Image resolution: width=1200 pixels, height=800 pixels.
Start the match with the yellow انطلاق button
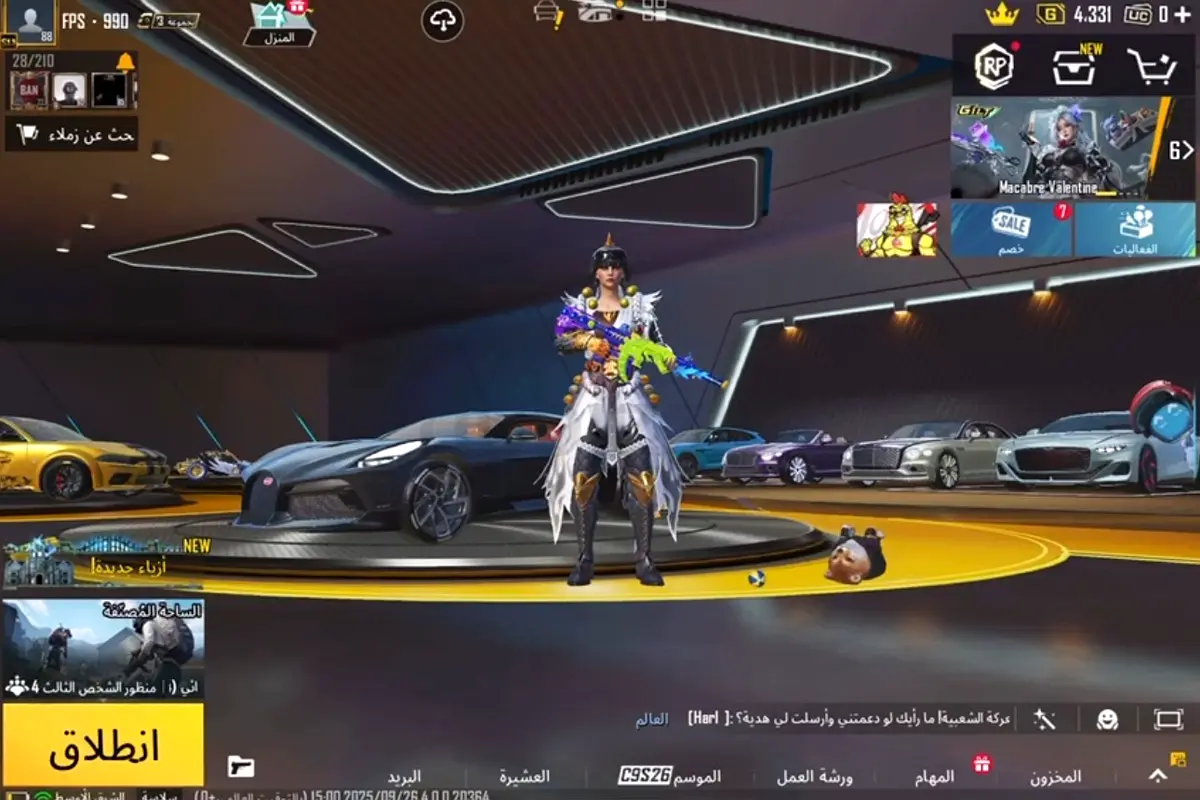point(103,745)
